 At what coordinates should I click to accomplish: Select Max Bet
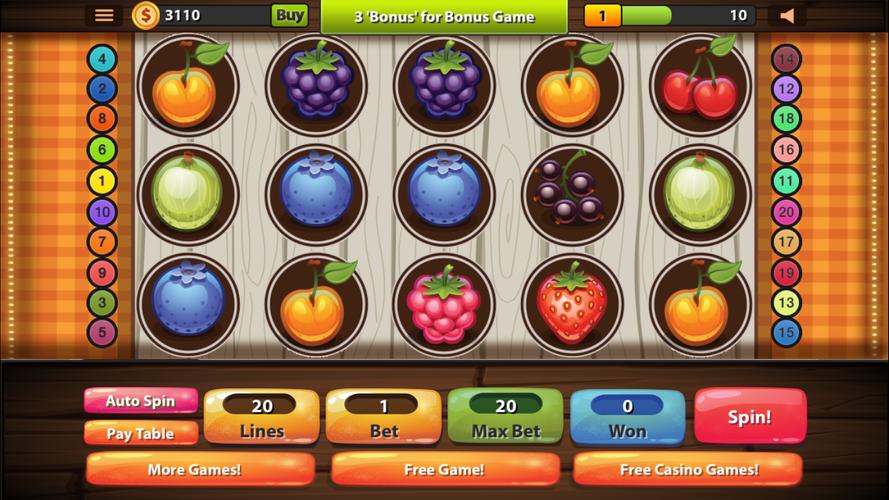click(x=506, y=417)
